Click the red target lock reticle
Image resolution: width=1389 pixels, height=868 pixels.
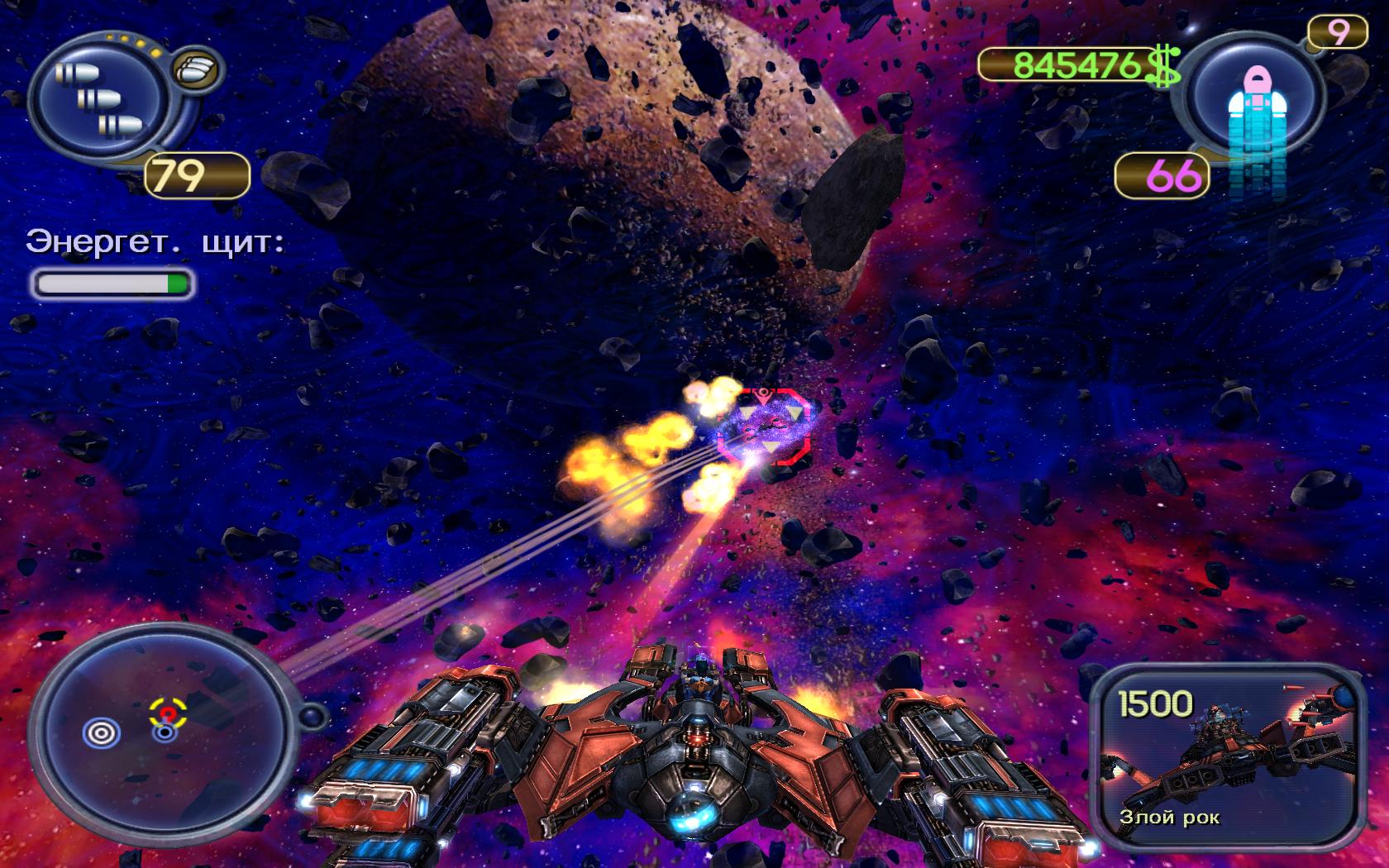[x=764, y=423]
